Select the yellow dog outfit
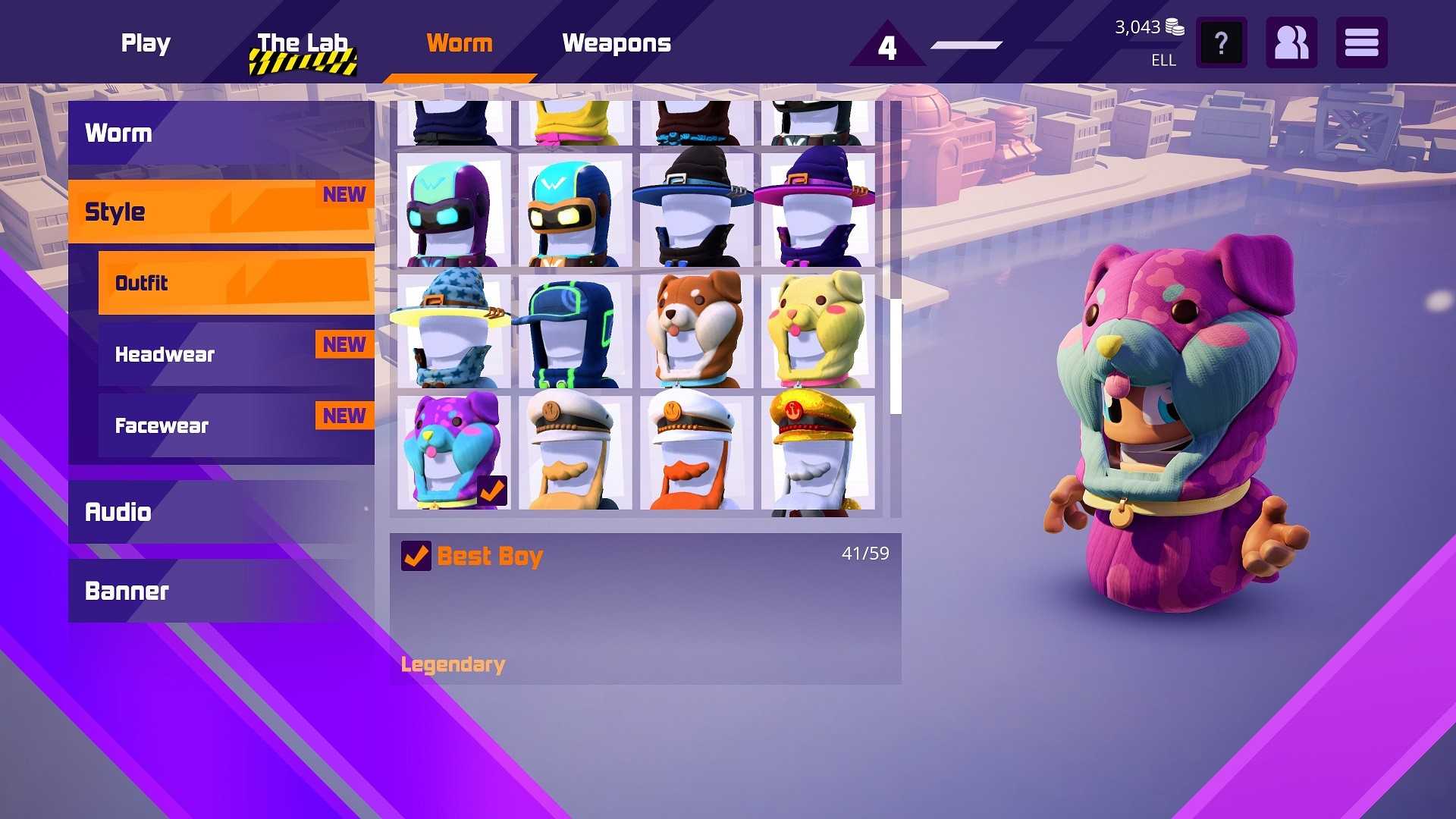 click(815, 331)
